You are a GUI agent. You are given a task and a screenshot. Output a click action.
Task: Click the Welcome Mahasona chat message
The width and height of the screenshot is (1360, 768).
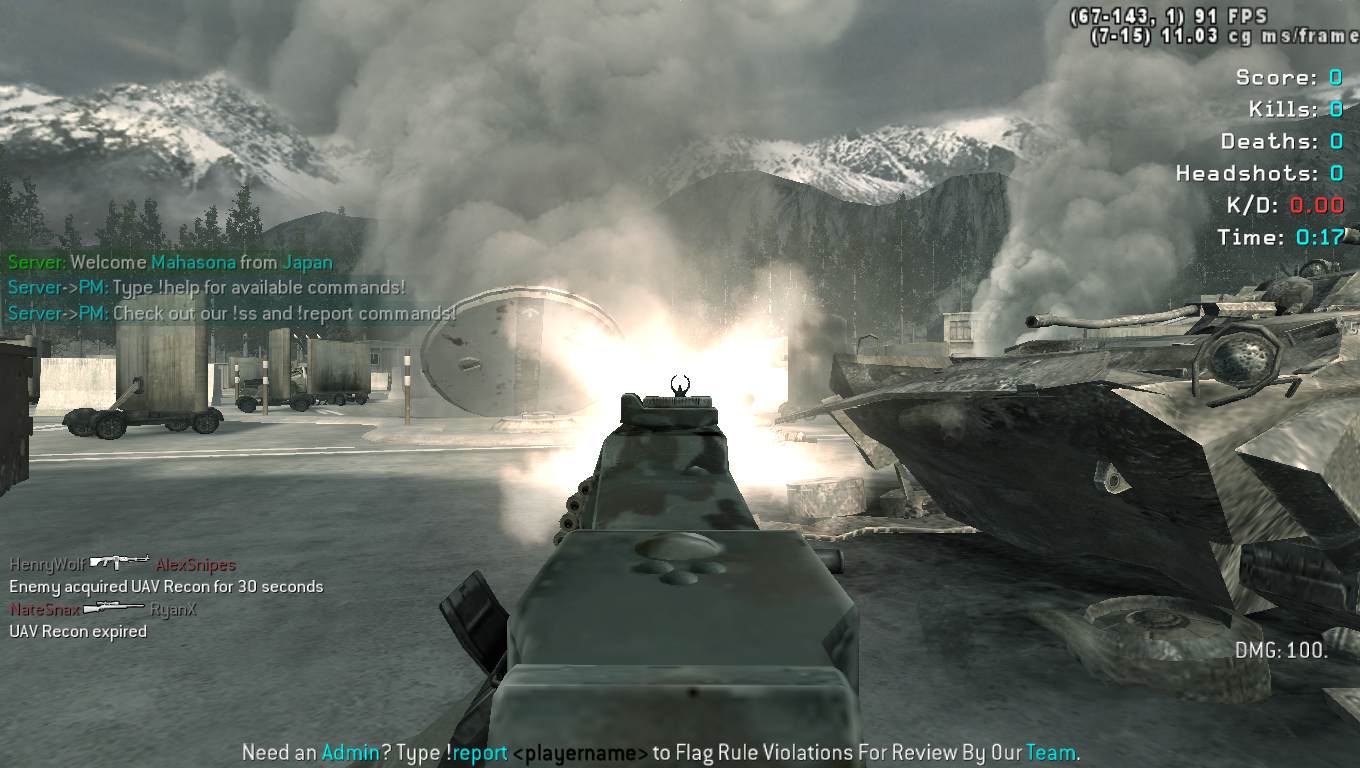click(170, 263)
